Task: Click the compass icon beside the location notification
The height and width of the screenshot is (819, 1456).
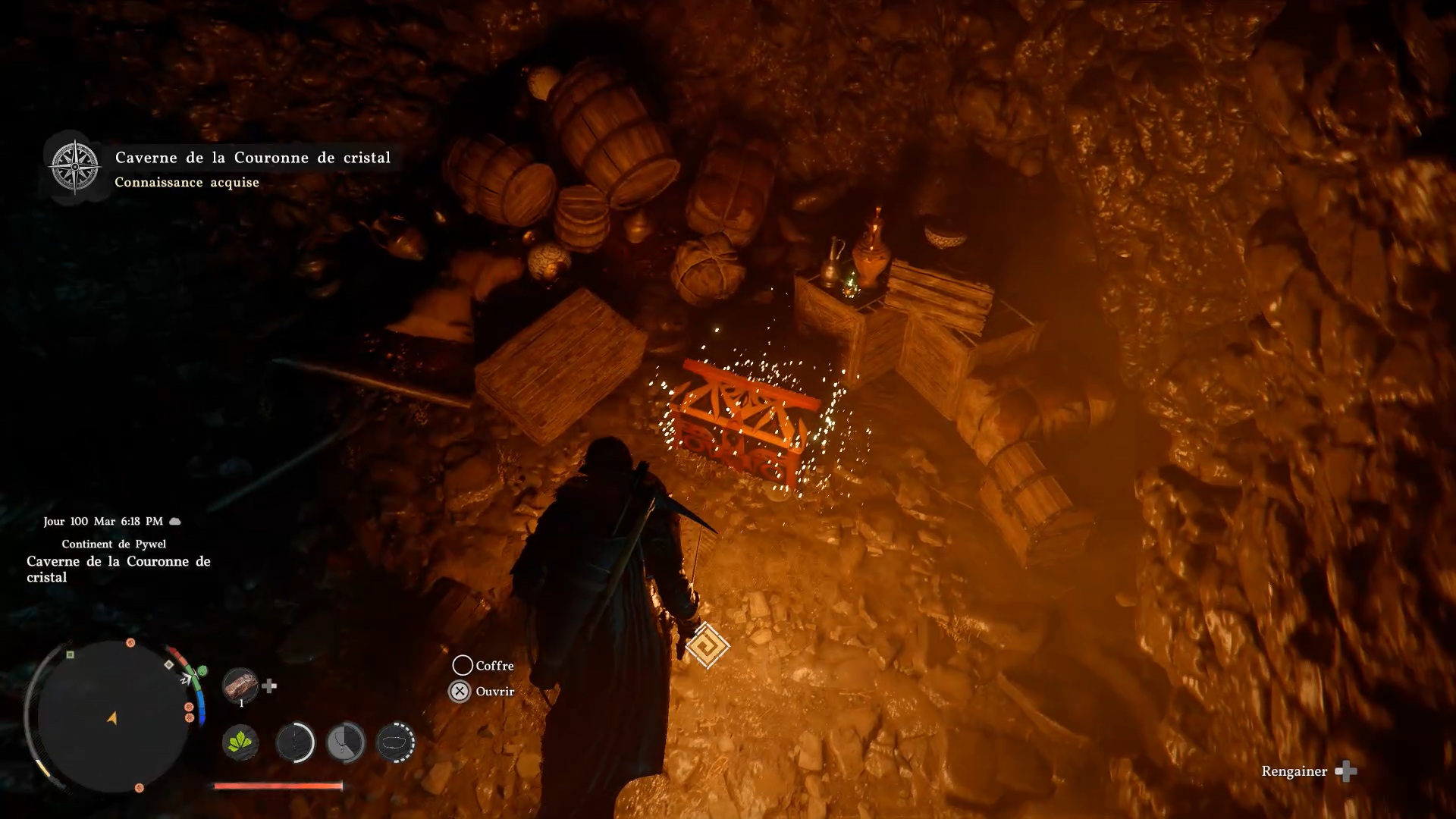Action: click(x=74, y=166)
